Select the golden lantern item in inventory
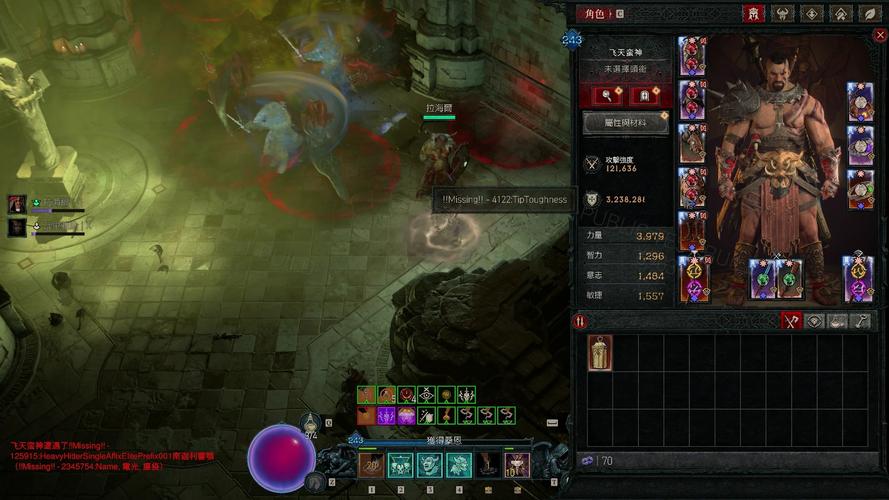 [x=600, y=353]
